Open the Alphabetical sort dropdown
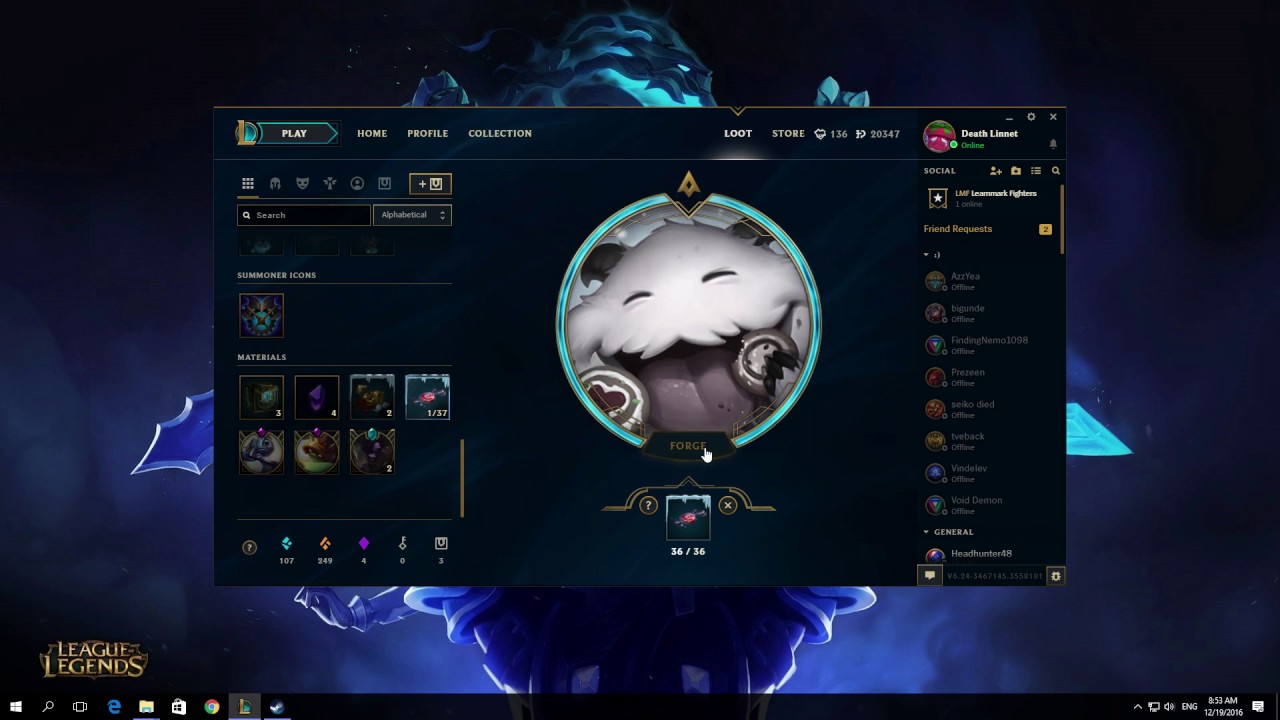Image resolution: width=1280 pixels, height=720 pixels. 412,214
